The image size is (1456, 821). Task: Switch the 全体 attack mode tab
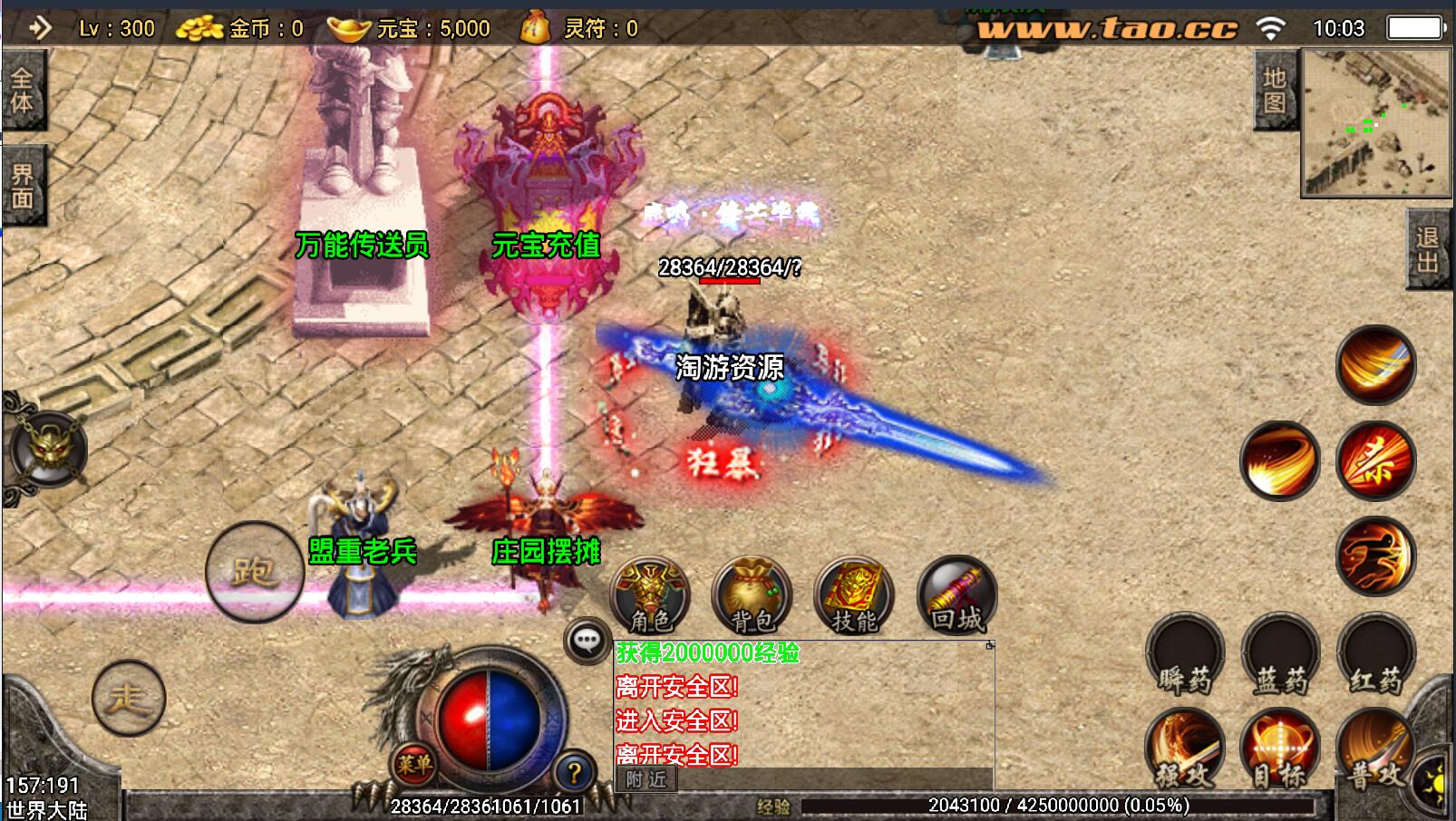pyautogui.click(x=22, y=91)
